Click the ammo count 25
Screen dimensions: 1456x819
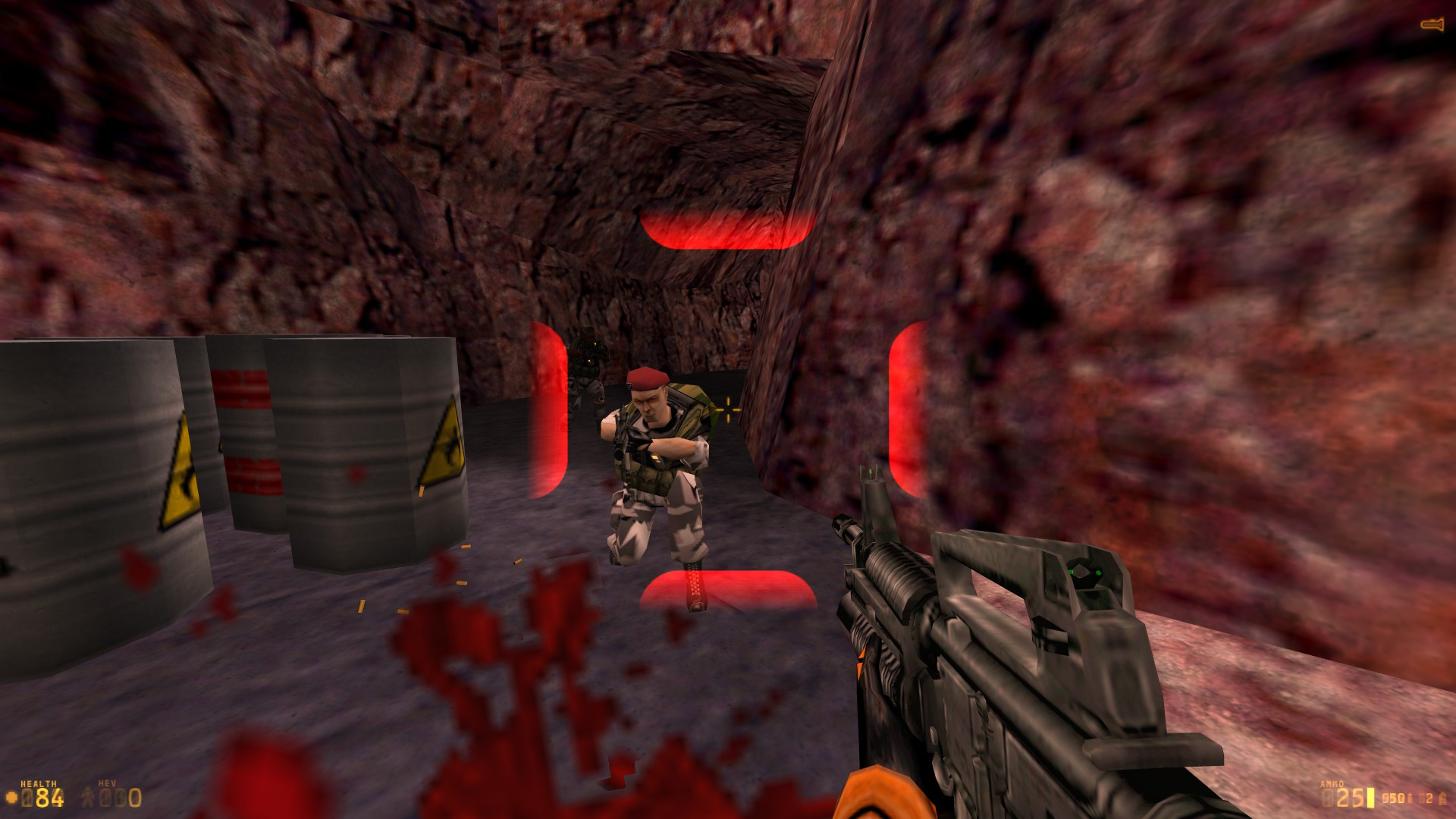pos(1349,797)
